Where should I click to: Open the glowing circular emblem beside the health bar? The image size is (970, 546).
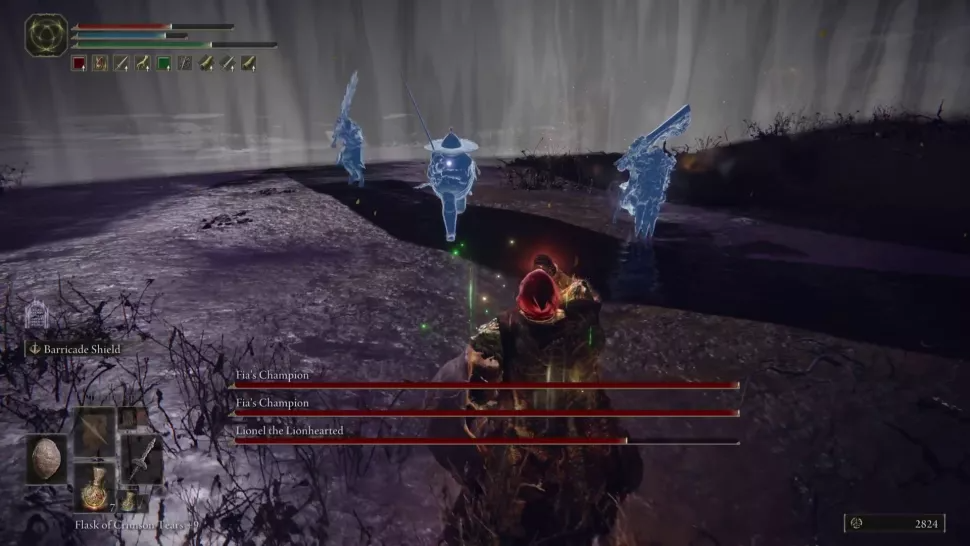tap(46, 35)
